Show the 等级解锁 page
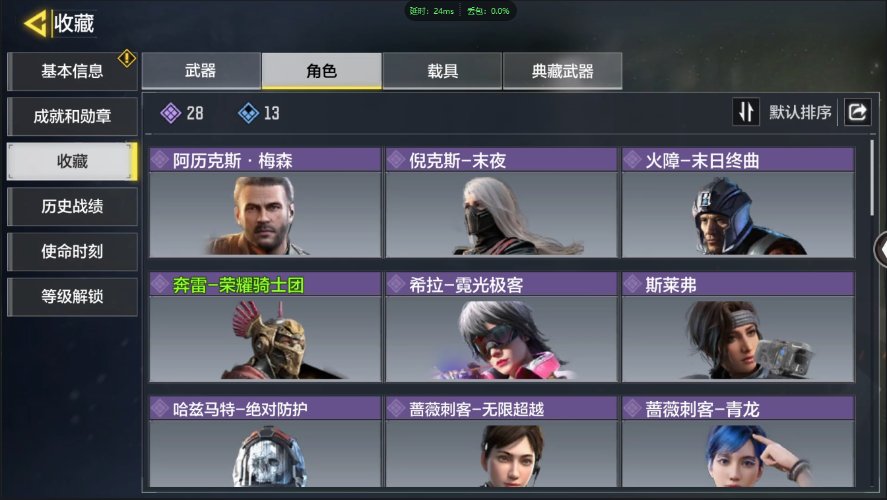This screenshot has height=500, width=887. click(x=71, y=297)
